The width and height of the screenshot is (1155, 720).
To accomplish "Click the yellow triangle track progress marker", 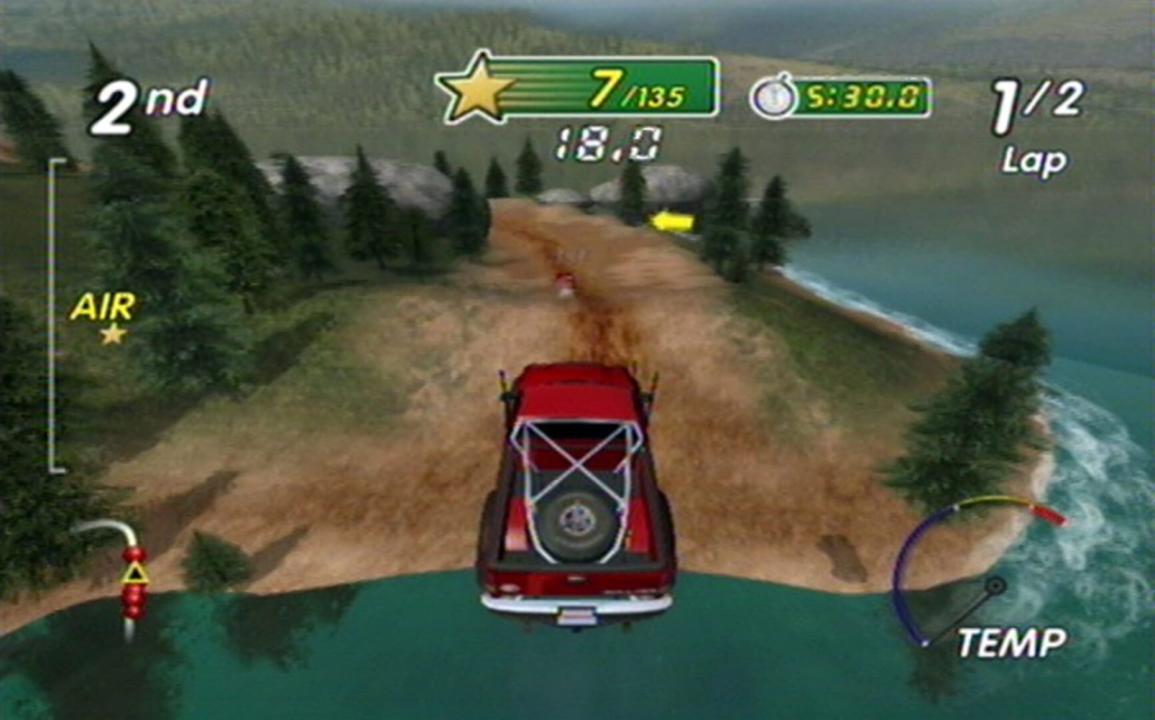I will (134, 573).
